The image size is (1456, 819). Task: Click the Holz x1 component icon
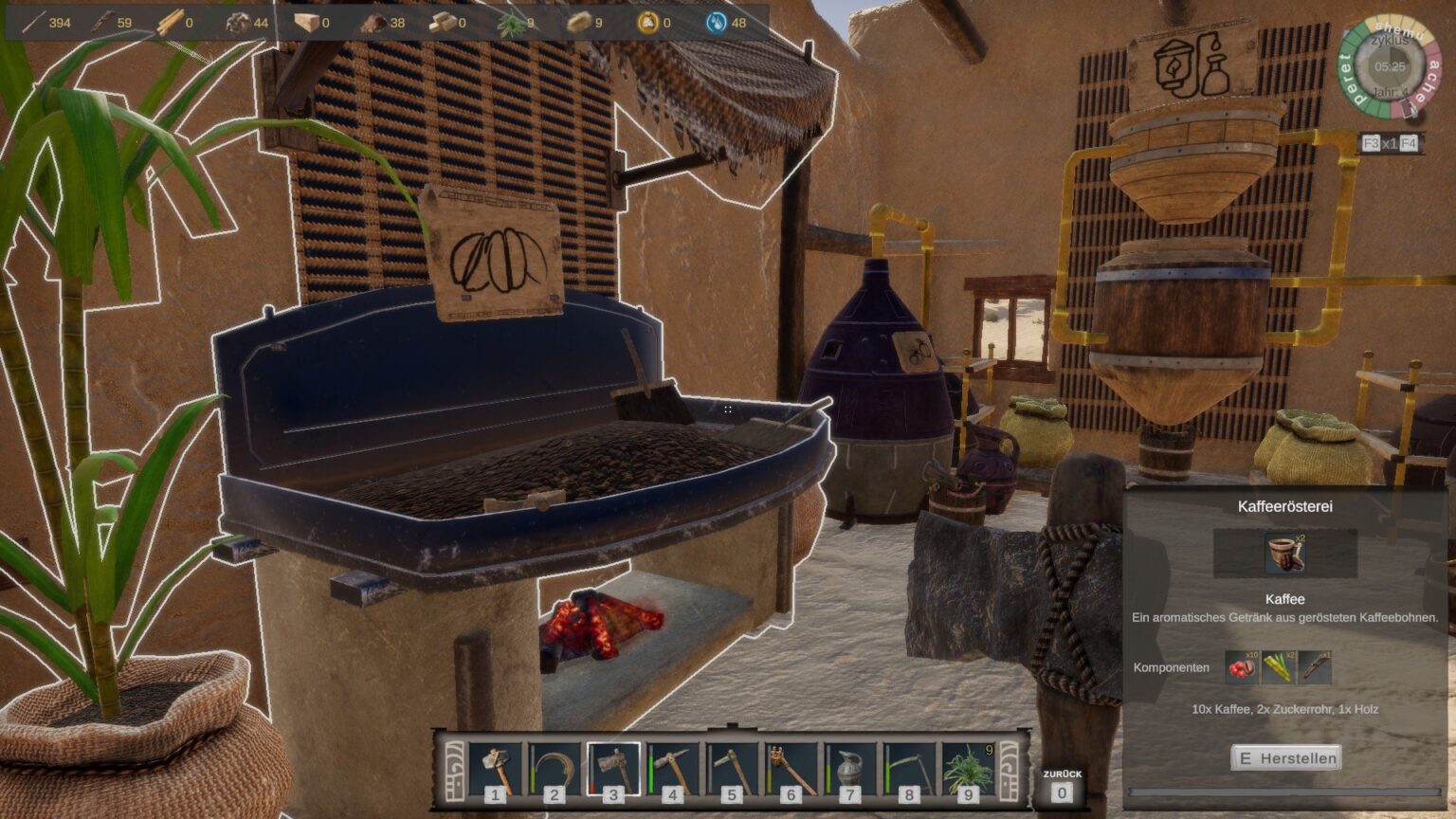coord(1316,668)
